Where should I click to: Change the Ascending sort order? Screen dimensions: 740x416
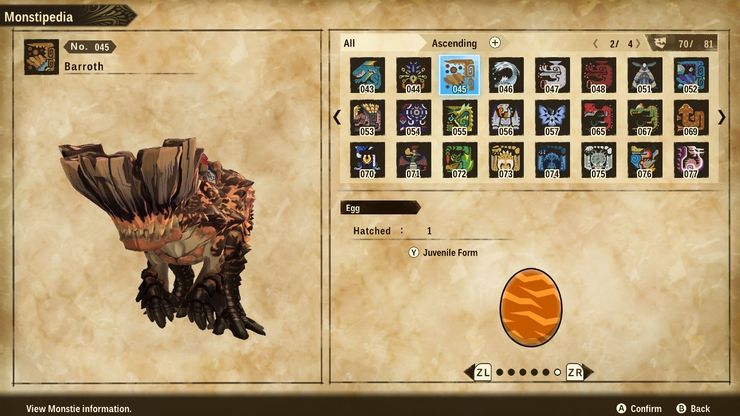coord(454,43)
